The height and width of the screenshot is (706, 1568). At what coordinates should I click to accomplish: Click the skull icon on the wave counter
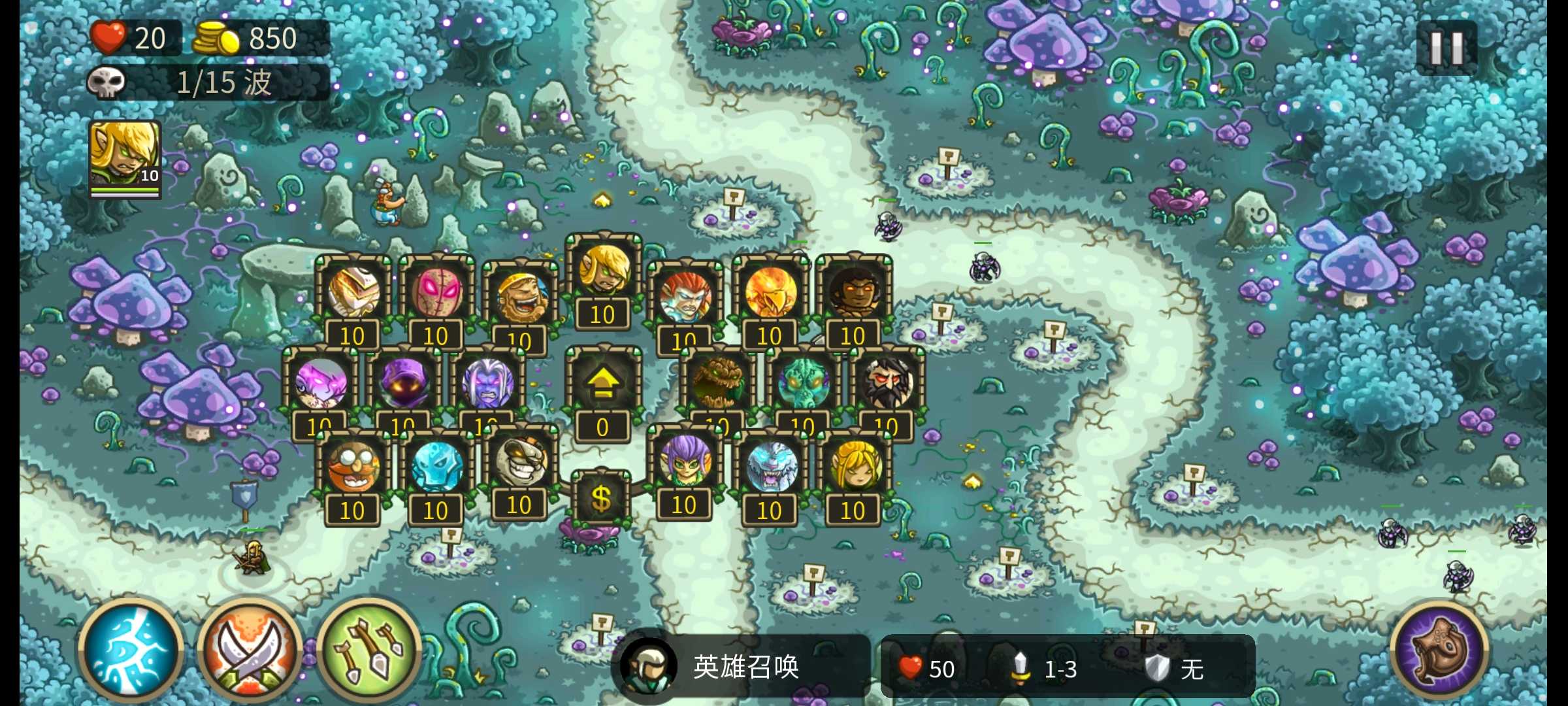pos(108,82)
